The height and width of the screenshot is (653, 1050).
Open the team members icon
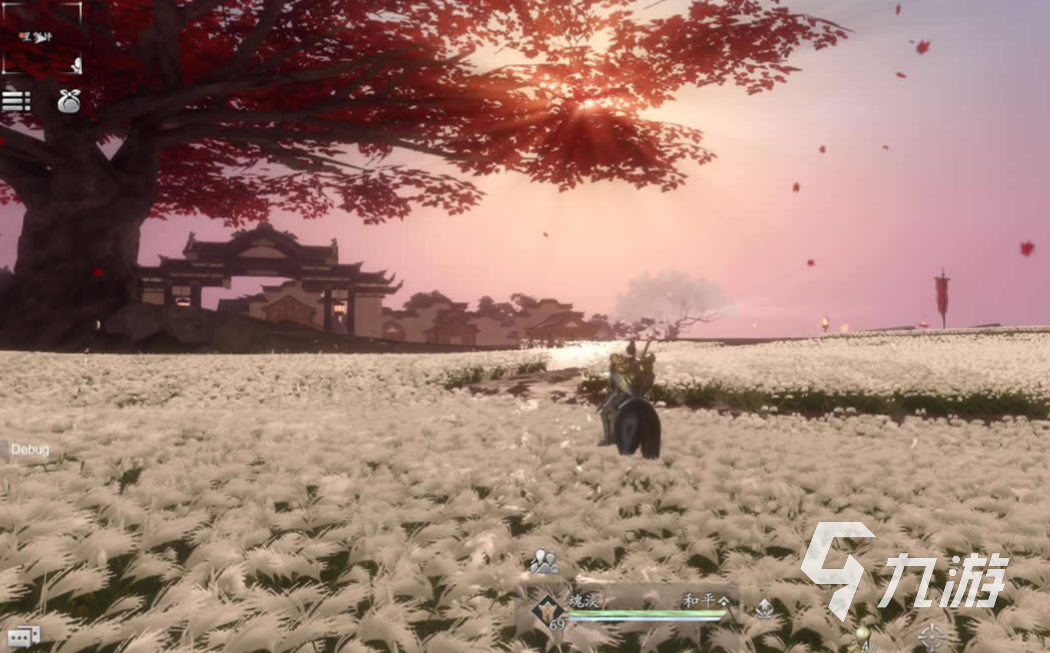tap(544, 563)
